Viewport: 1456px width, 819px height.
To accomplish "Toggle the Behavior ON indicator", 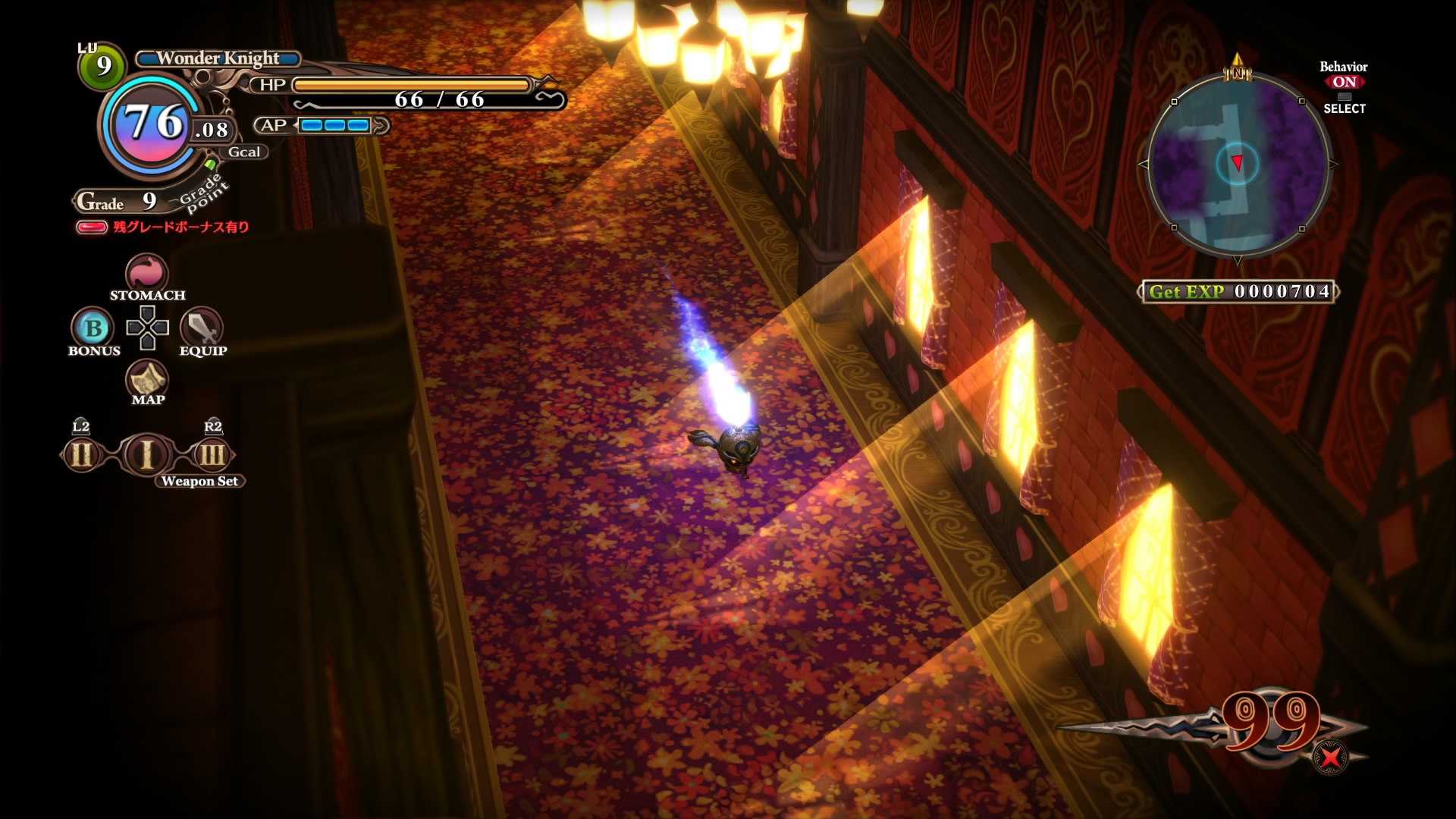I will pos(1344,82).
